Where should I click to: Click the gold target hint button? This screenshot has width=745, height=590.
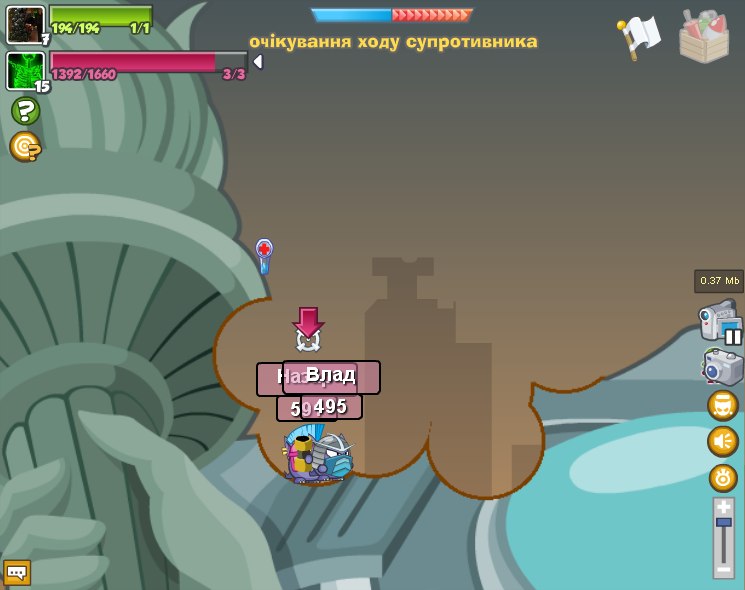pyautogui.click(x=25, y=147)
